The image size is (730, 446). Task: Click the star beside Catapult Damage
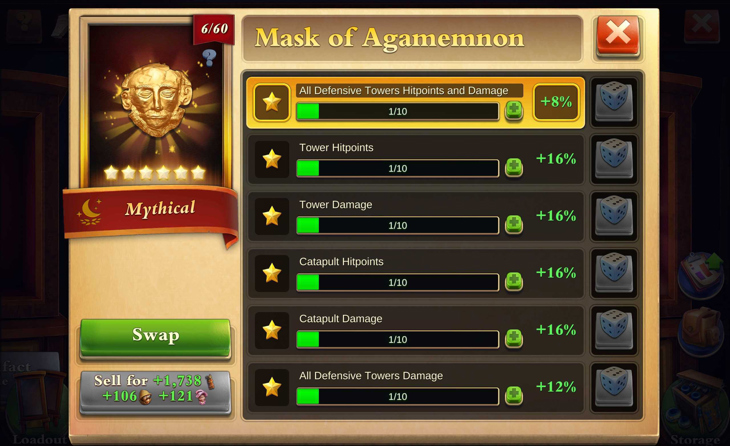[x=271, y=330]
